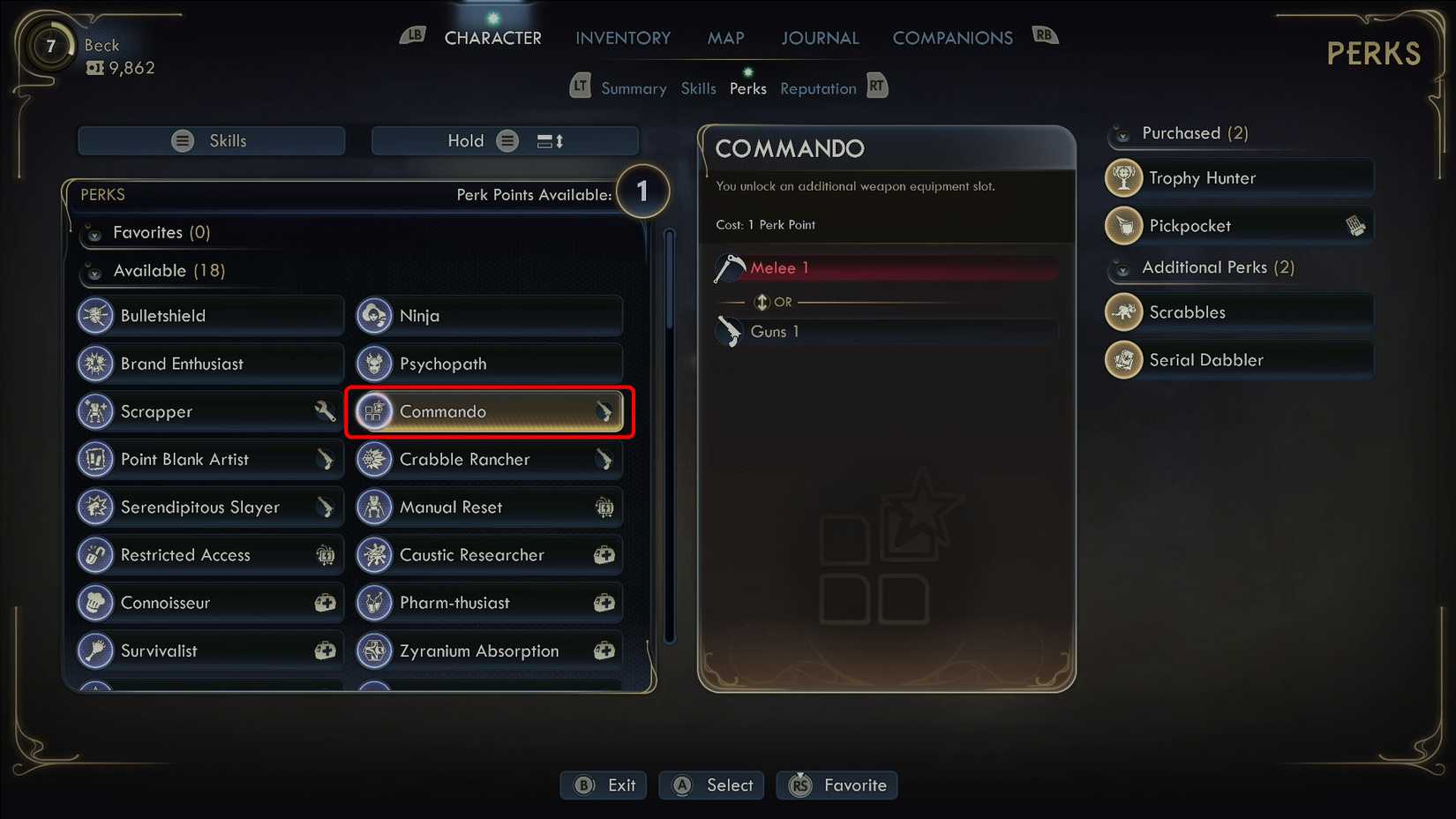Switch to the Map tab

725,38
